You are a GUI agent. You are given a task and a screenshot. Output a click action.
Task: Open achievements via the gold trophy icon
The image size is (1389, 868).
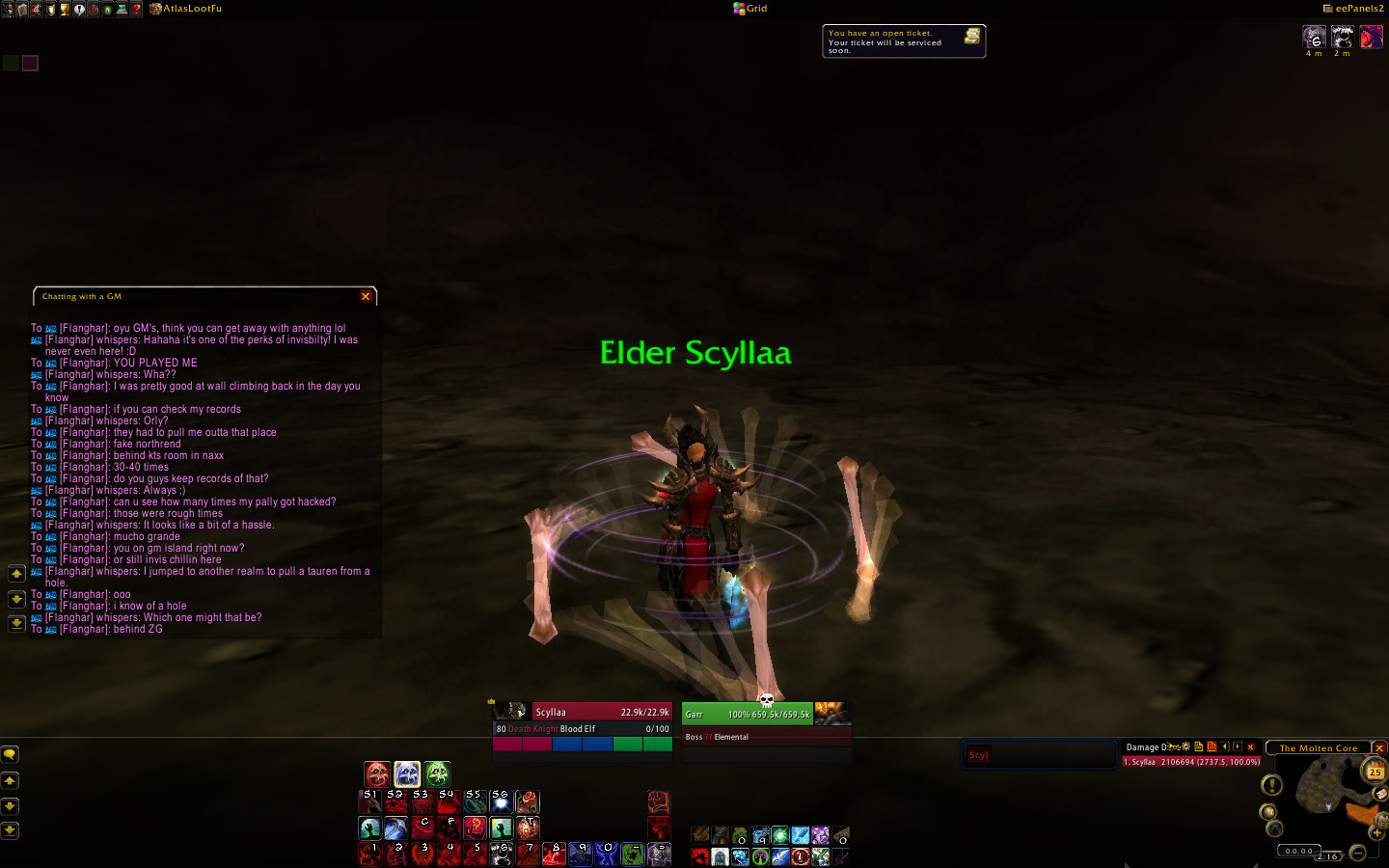65,9
